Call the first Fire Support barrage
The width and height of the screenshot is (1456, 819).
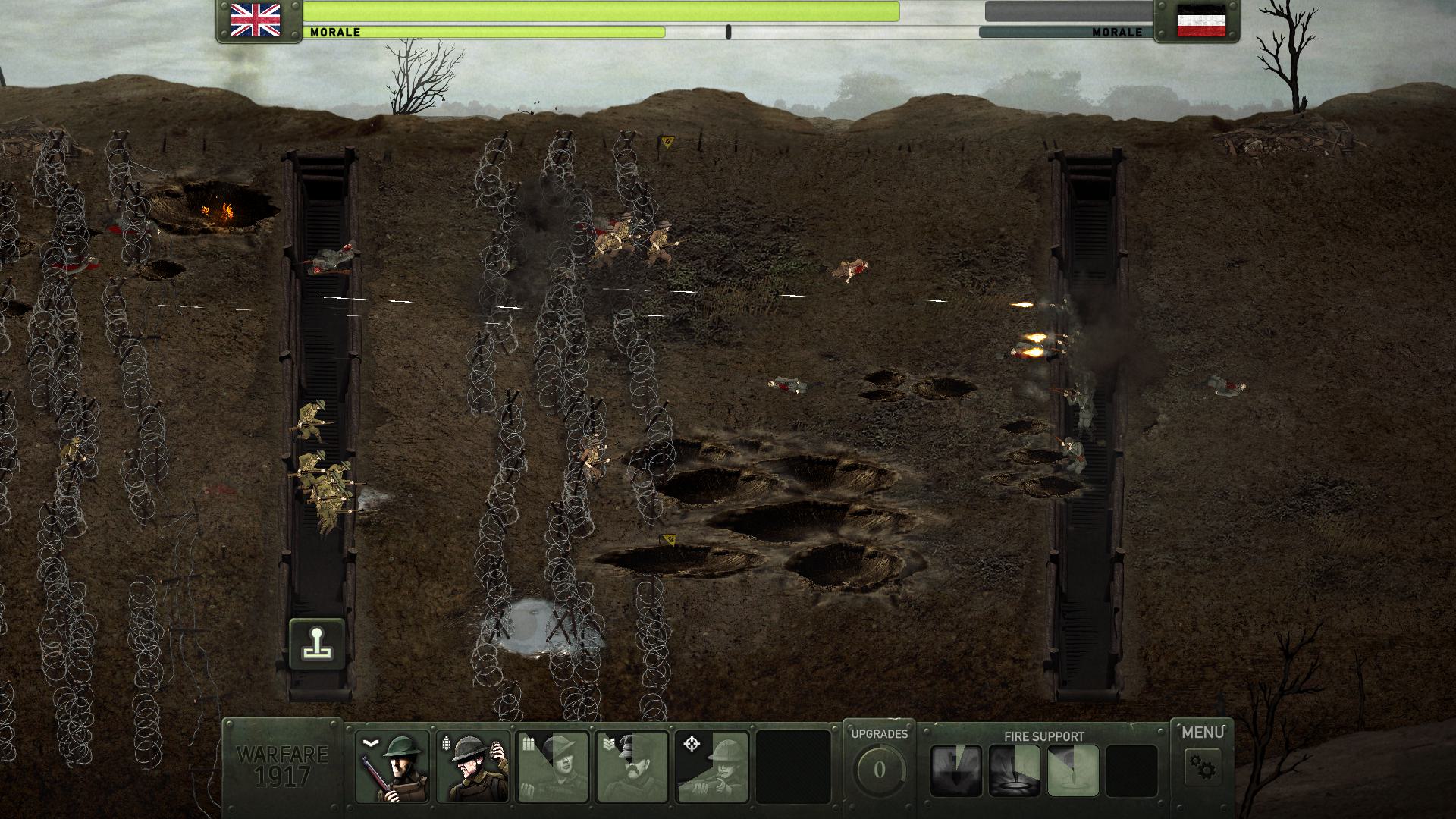point(956,770)
